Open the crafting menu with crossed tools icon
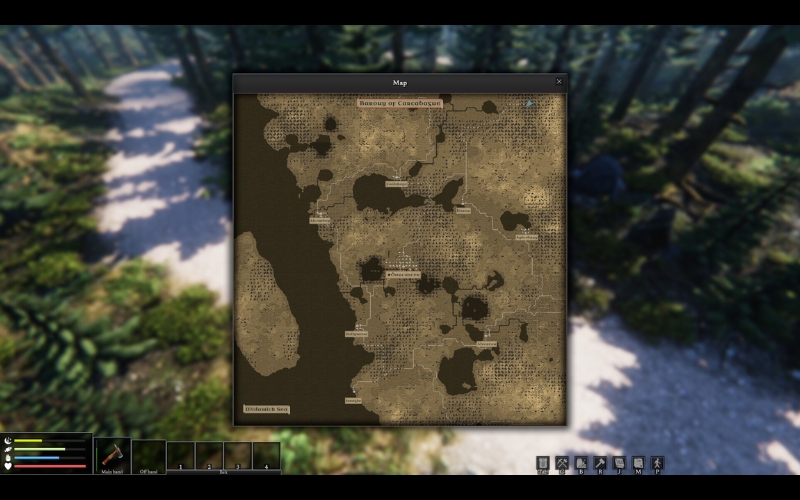Image resolution: width=800 pixels, height=500 pixels. point(562,463)
